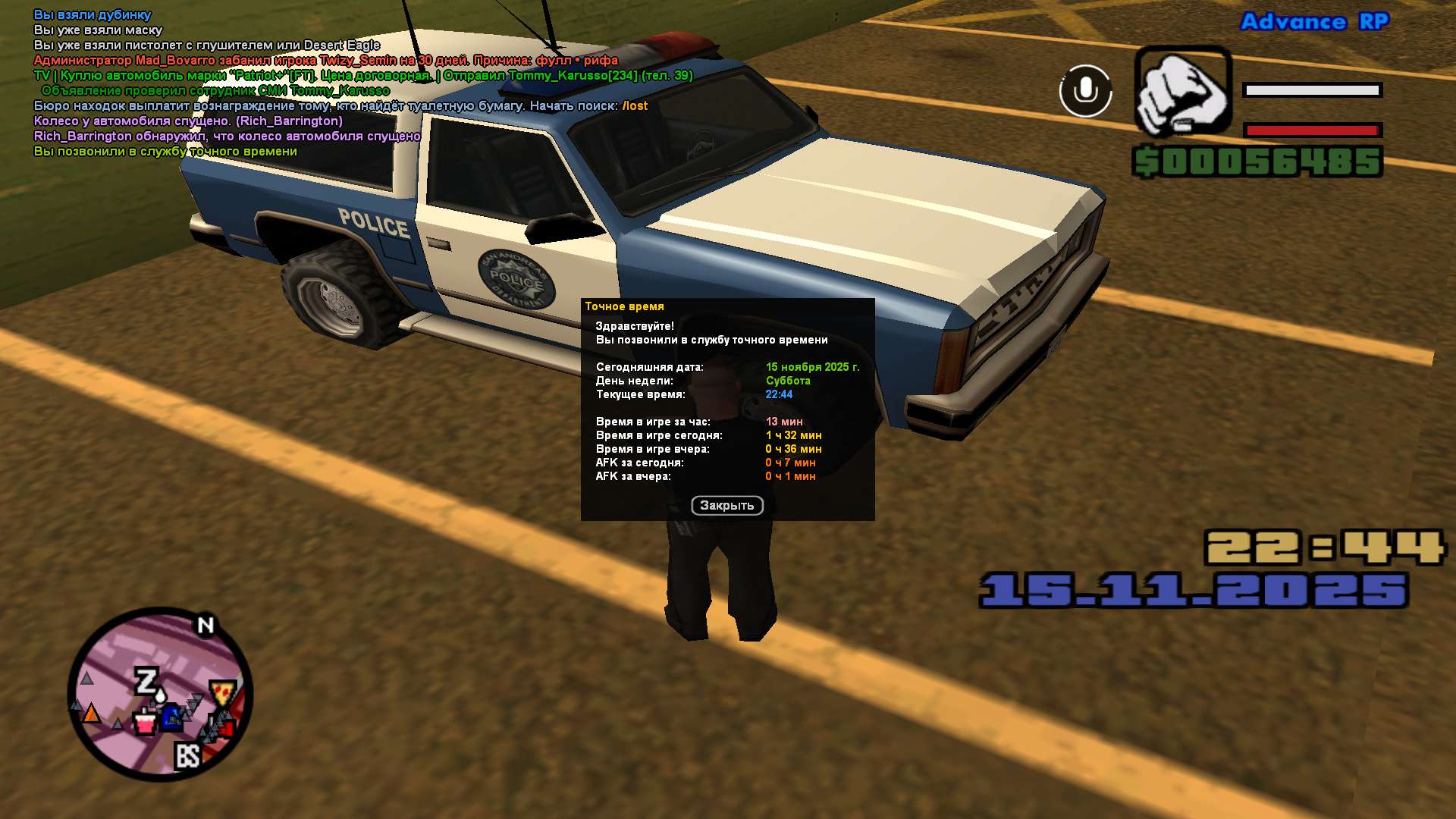The height and width of the screenshot is (819, 1456).
Task: Click the /lost command in chat
Action: tap(635, 106)
